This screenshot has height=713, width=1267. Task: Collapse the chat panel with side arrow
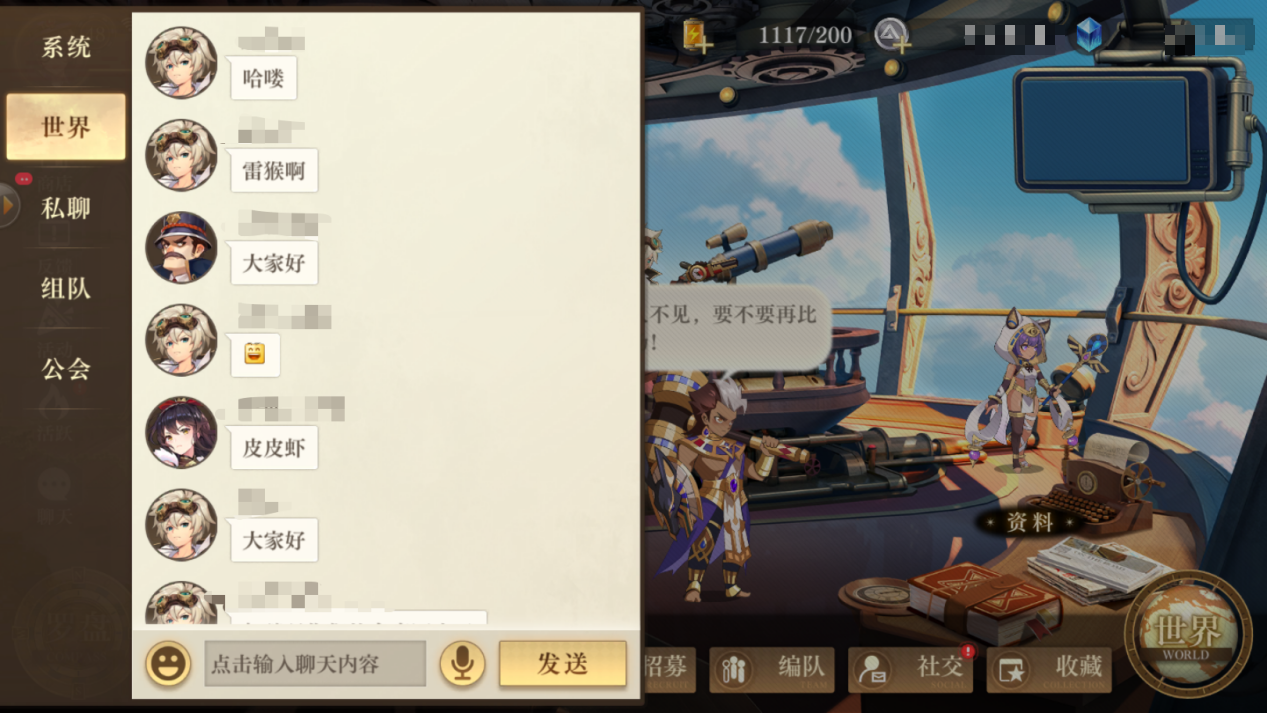point(9,205)
